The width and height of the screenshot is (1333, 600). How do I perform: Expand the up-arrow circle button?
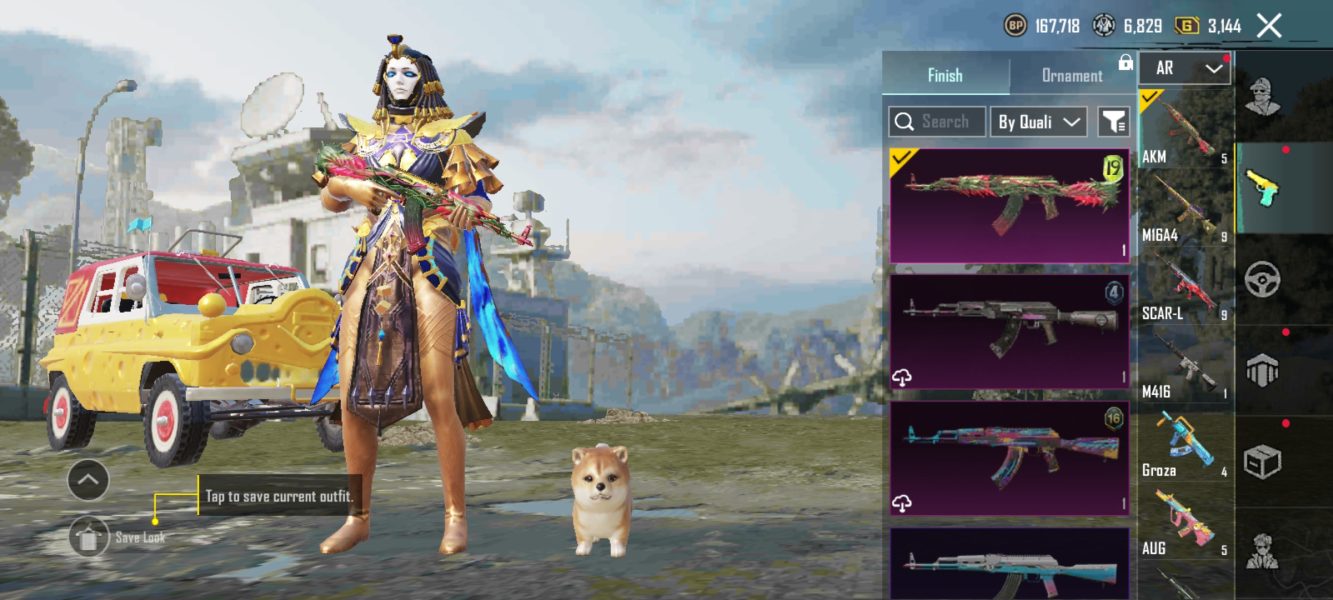88,481
